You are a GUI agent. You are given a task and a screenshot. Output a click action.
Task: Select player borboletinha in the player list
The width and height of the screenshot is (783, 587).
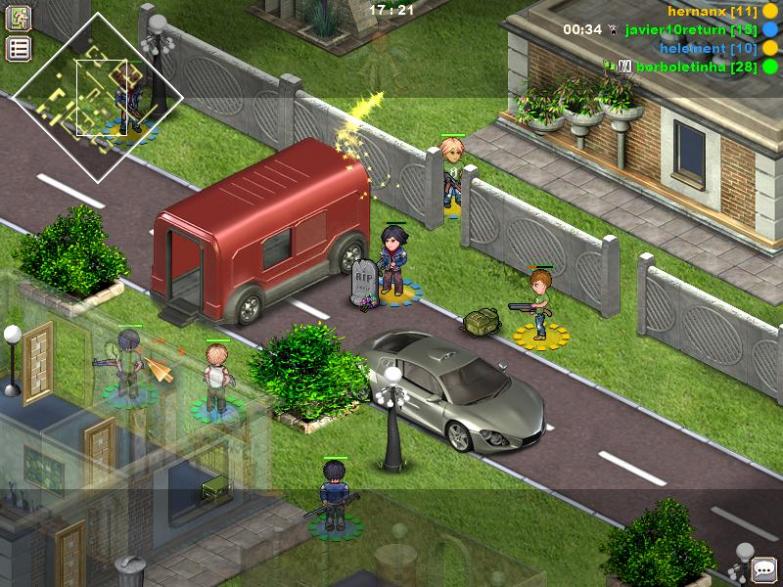[x=696, y=66]
